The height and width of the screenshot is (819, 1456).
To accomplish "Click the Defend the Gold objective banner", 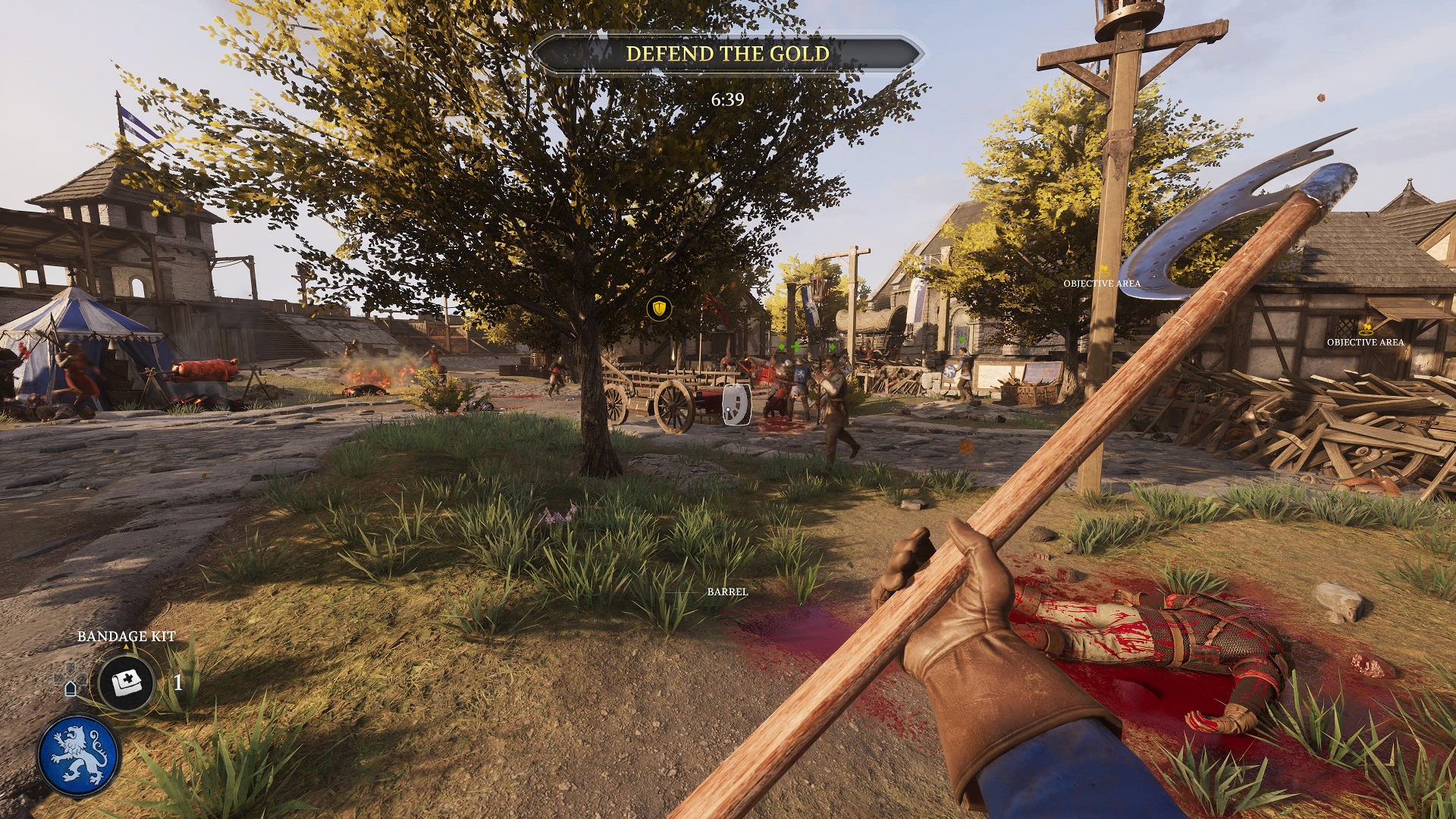I will [x=727, y=54].
